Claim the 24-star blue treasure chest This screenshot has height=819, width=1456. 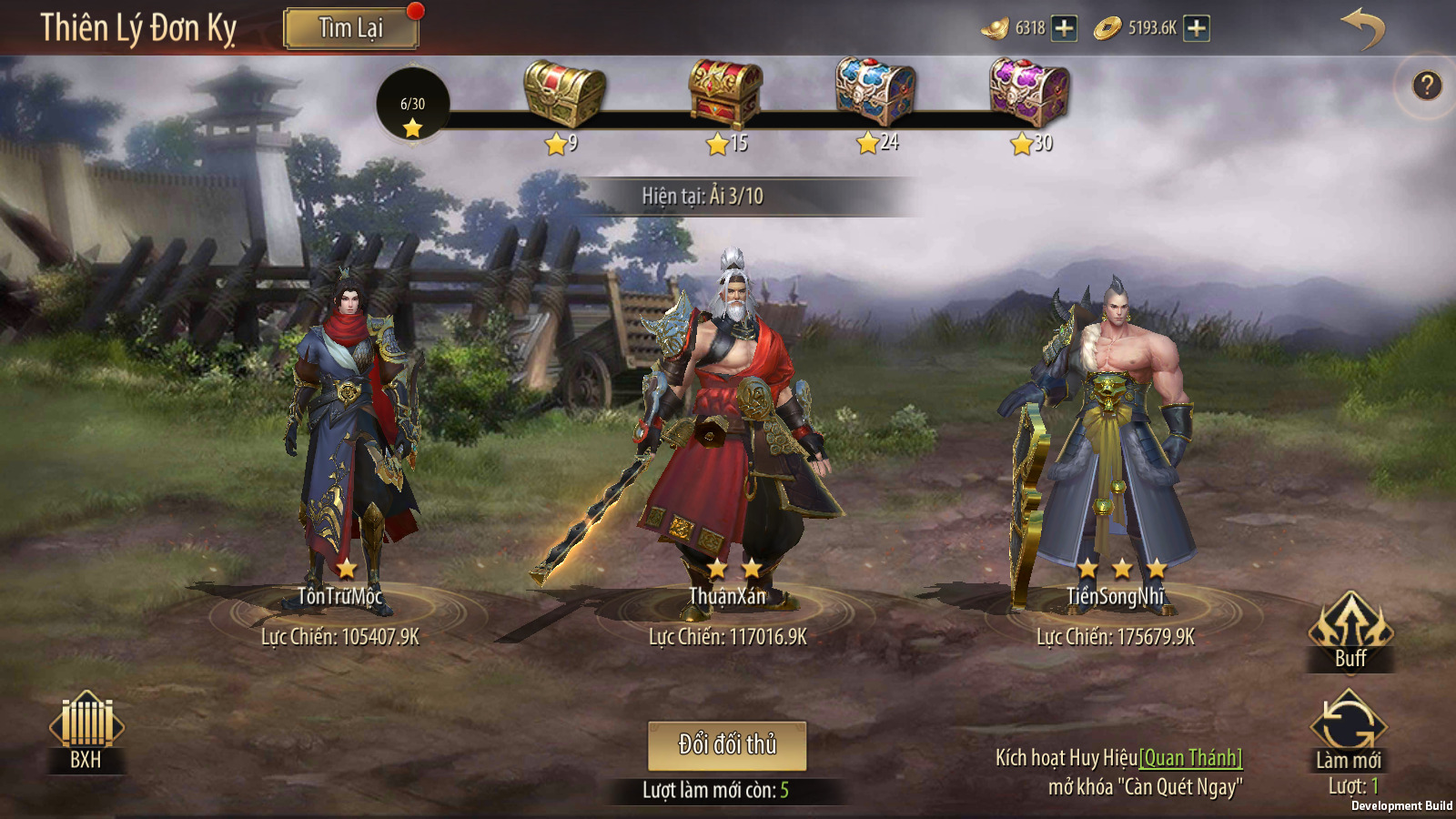pos(875,92)
